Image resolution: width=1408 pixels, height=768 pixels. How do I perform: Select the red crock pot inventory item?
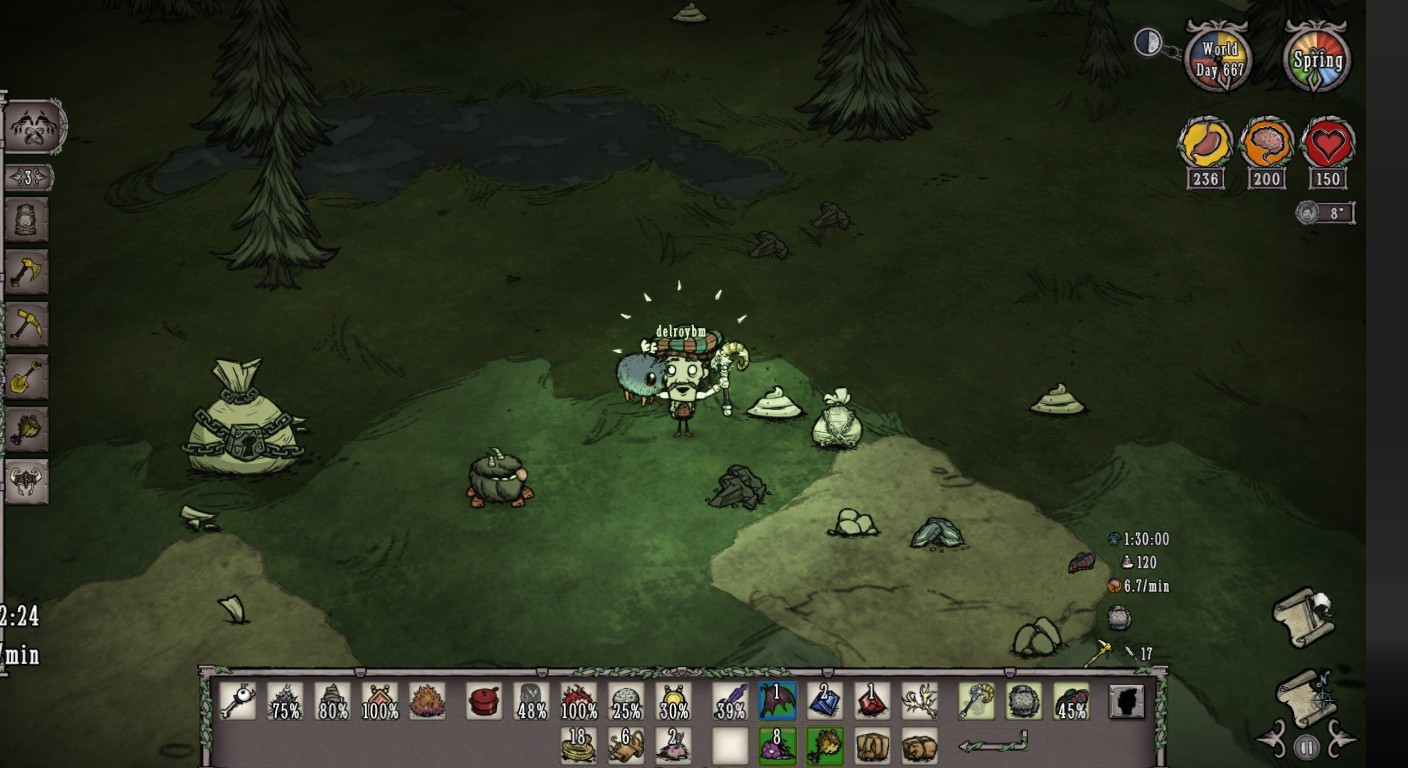click(x=484, y=701)
